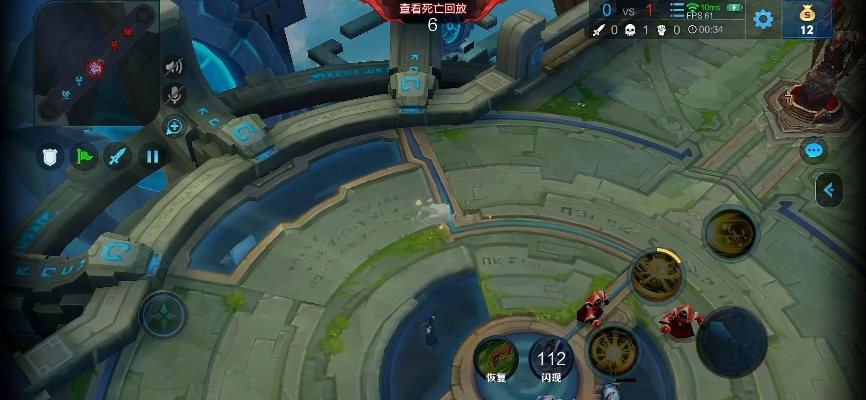
Task: Use the 恢复 recover skill
Action: (x=496, y=356)
